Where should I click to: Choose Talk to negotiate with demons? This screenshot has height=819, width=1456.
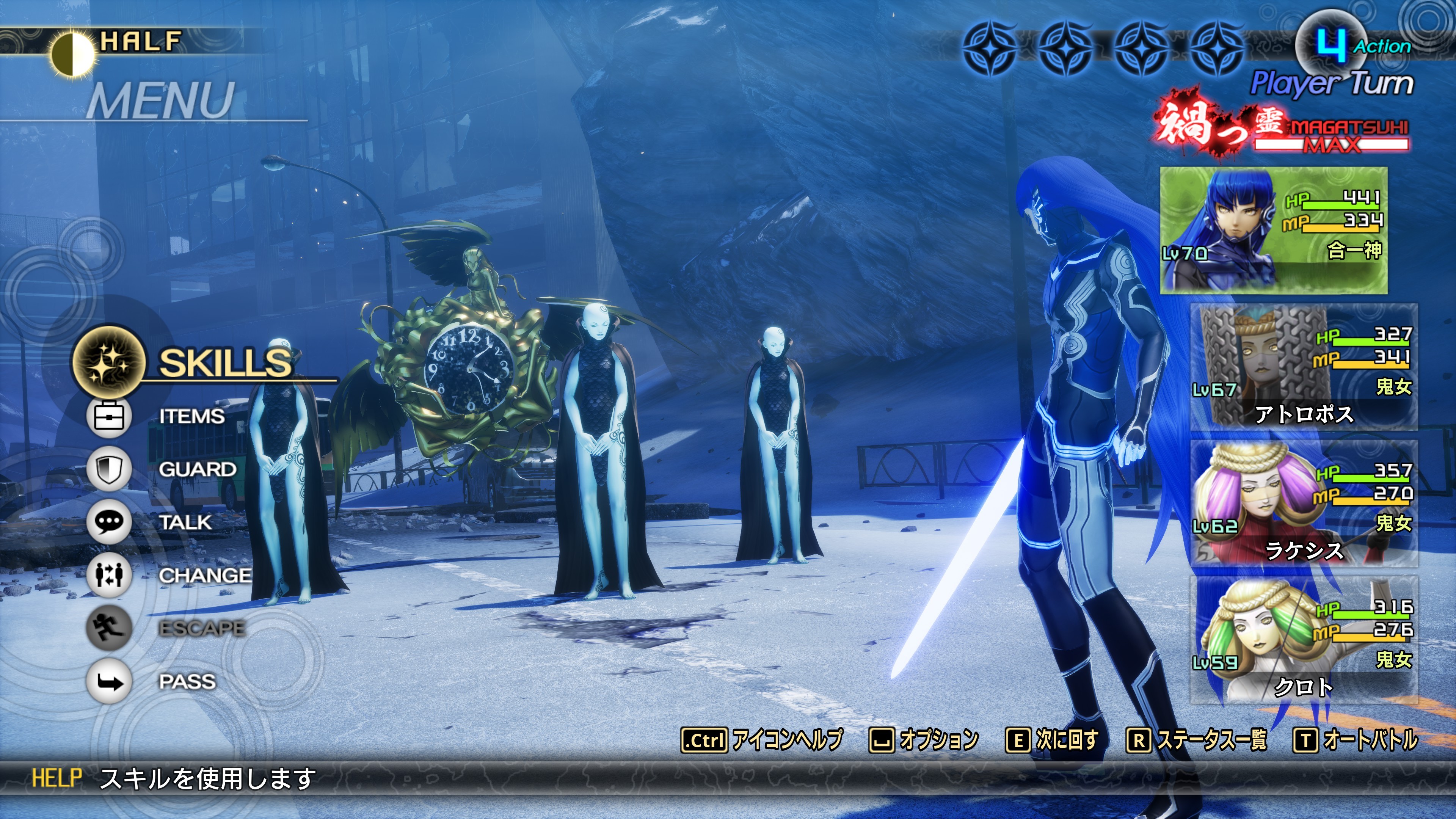tap(185, 522)
